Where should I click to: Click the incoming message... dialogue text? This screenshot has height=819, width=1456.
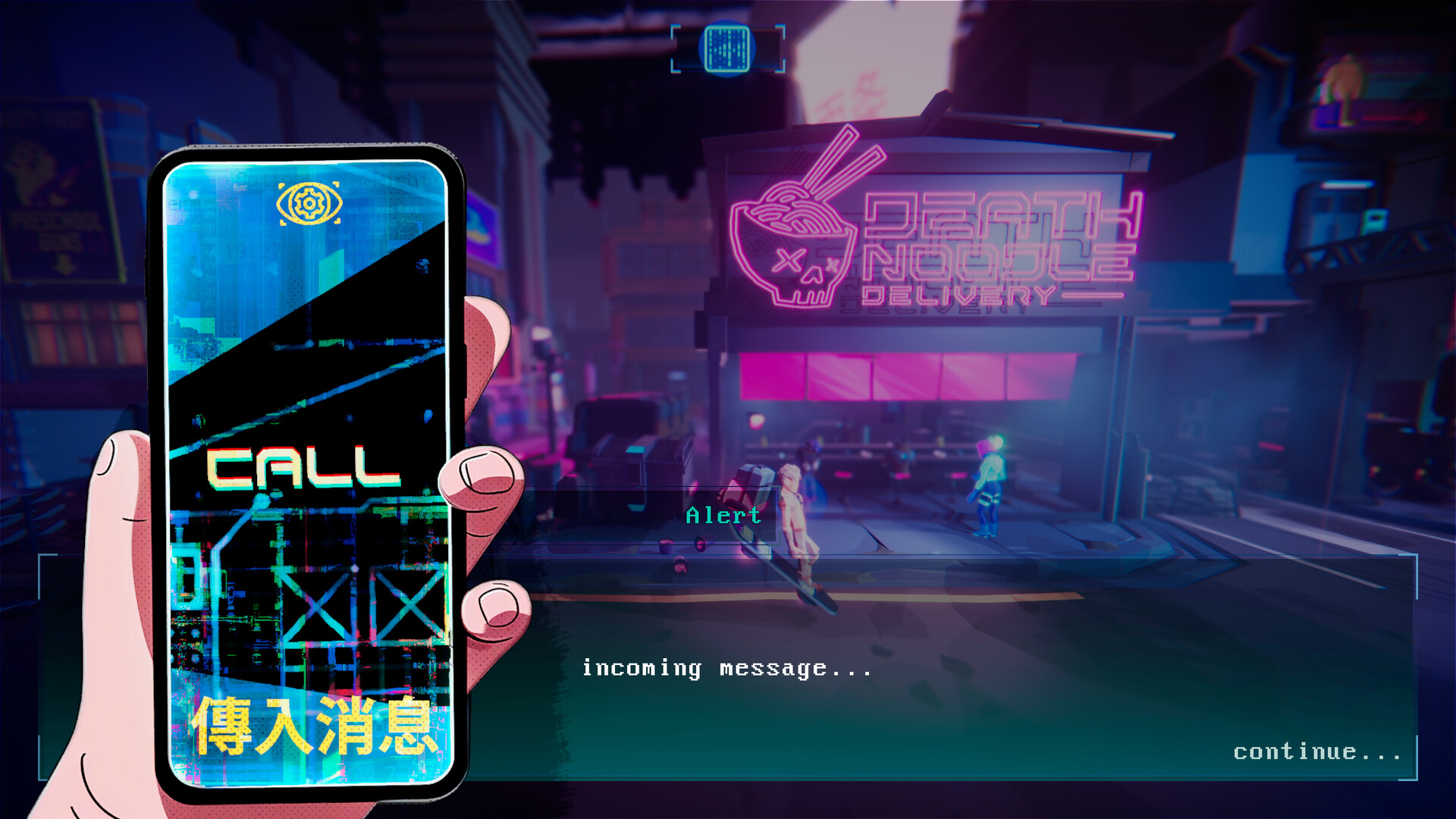(x=726, y=667)
